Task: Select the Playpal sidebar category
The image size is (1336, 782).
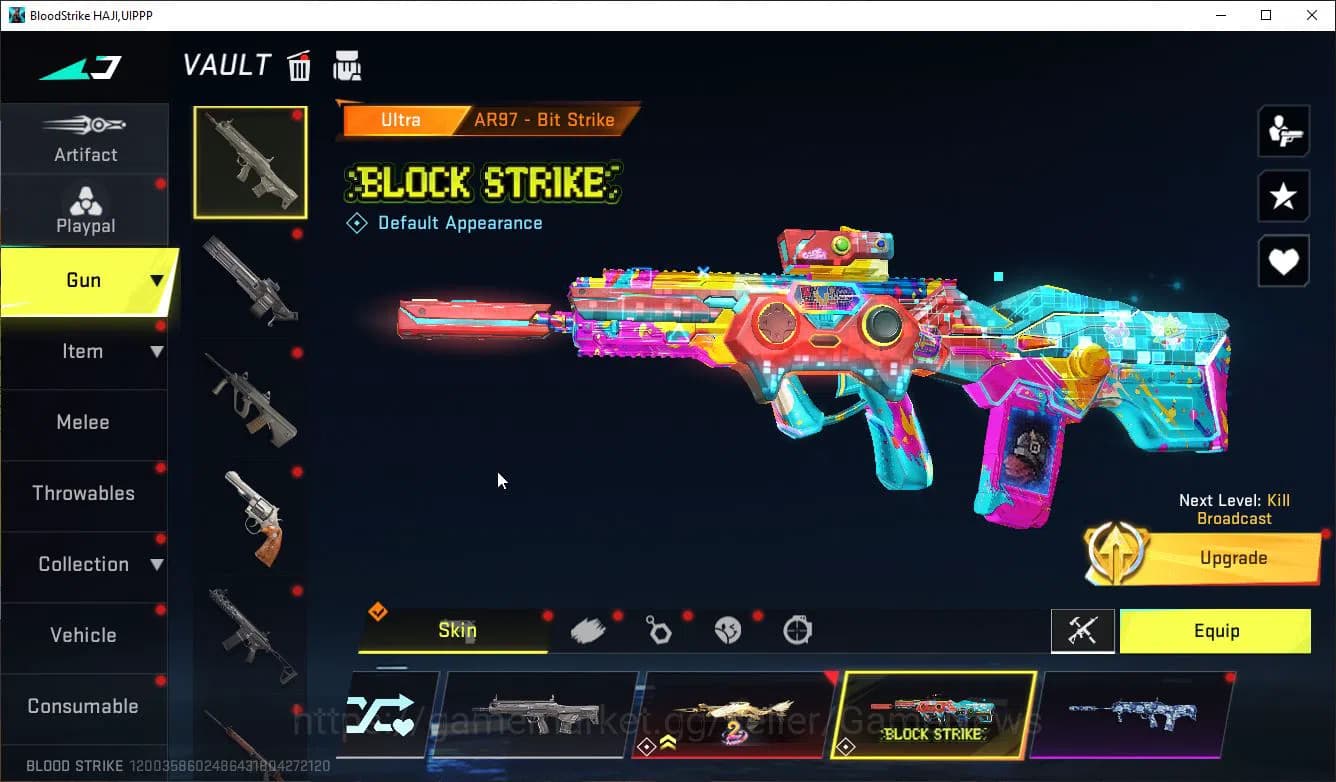Action: pos(85,208)
